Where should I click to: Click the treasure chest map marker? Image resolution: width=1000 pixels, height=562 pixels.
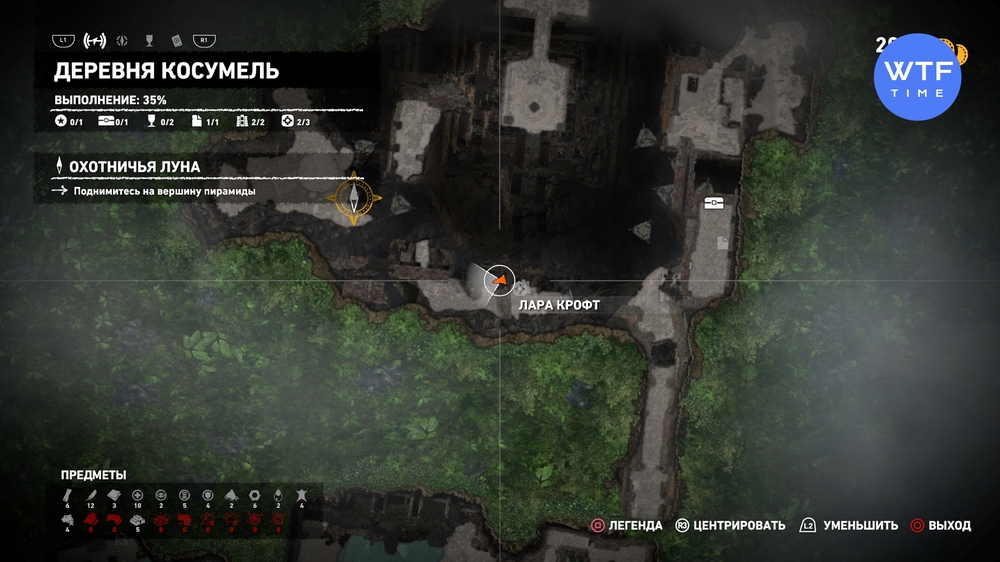[713, 202]
